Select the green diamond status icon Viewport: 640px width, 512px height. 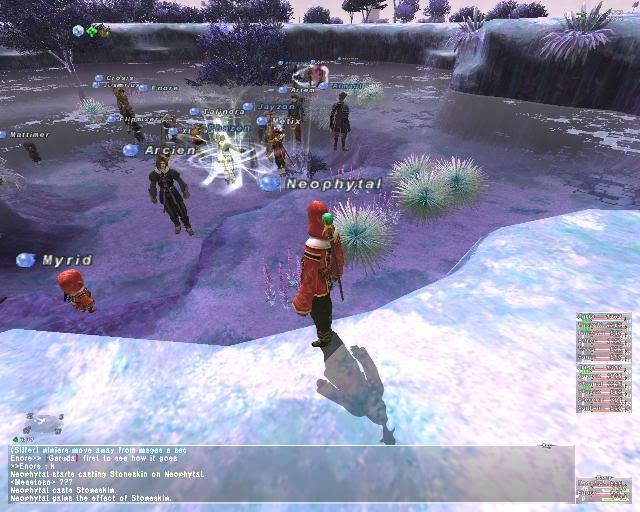[x=91, y=31]
